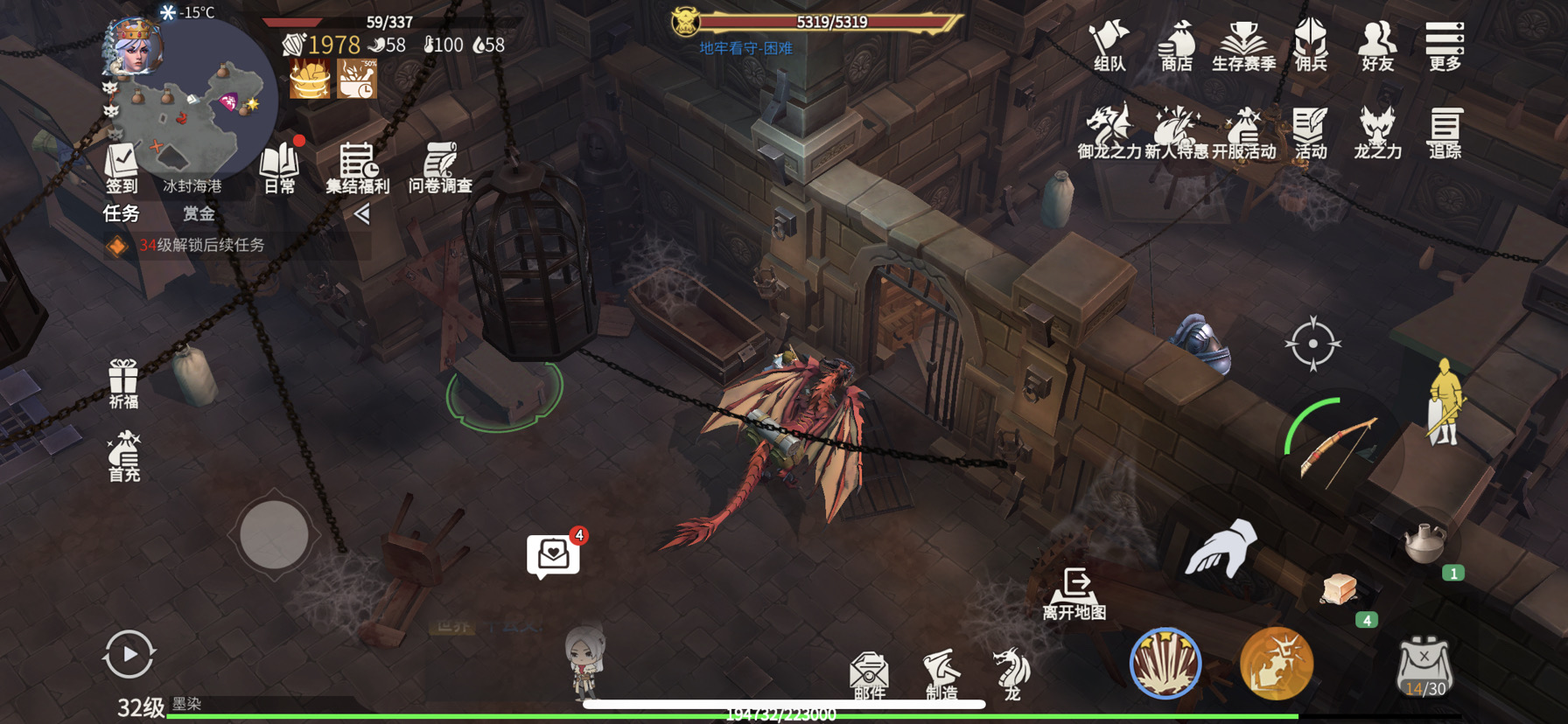This screenshot has height=724, width=1568.
Task: Open the 组队 team menu
Action: pyautogui.click(x=1109, y=45)
